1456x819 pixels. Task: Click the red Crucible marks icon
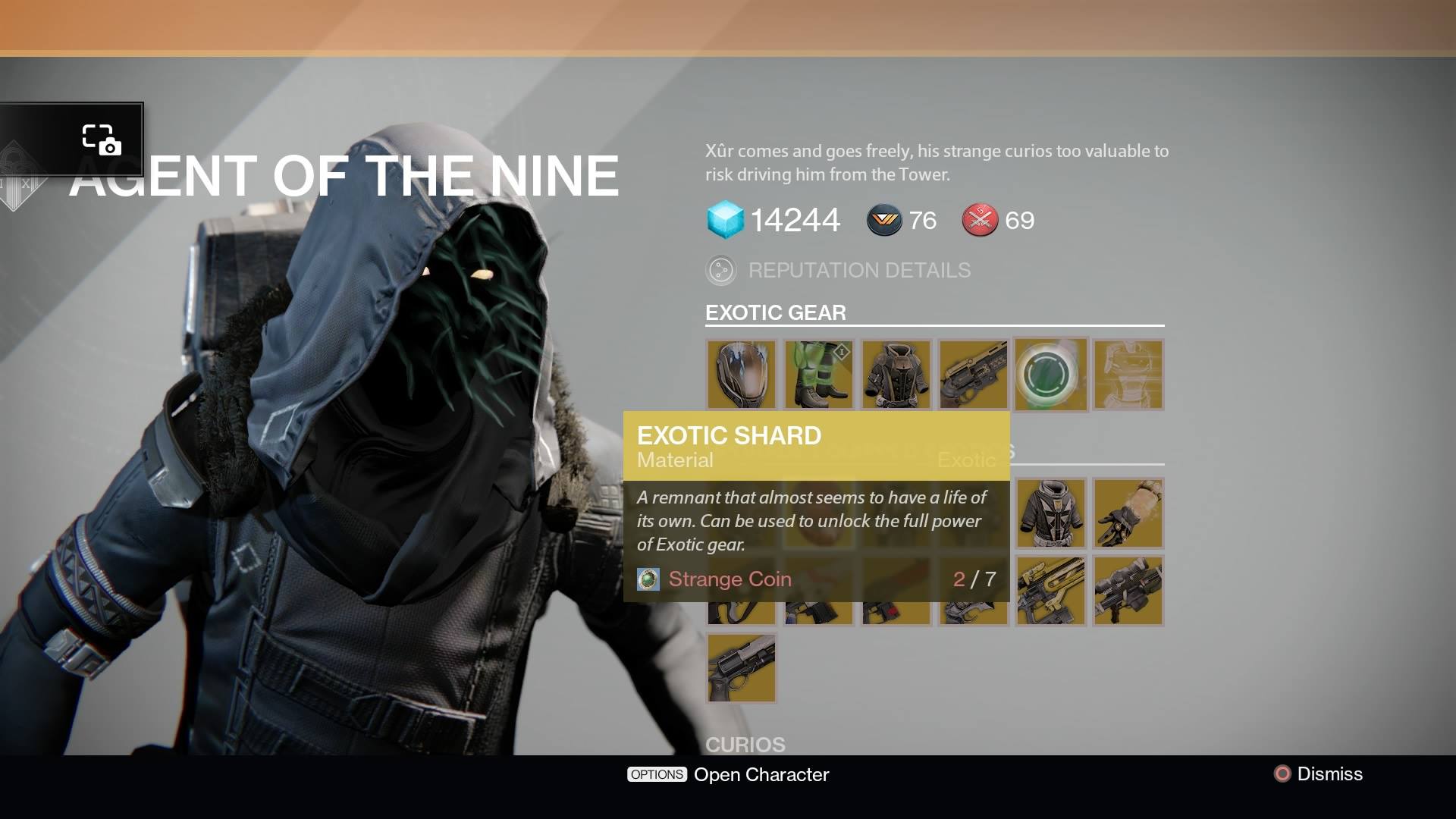point(978,221)
